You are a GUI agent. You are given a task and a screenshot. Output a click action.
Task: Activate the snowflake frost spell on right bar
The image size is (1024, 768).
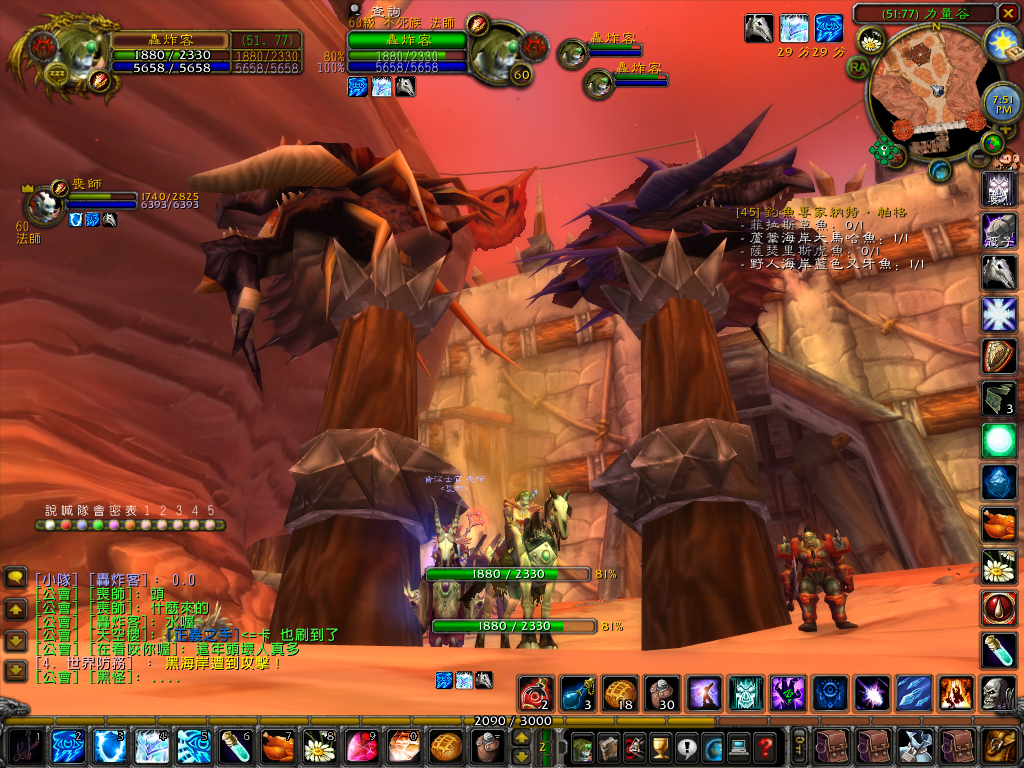coord(999,314)
